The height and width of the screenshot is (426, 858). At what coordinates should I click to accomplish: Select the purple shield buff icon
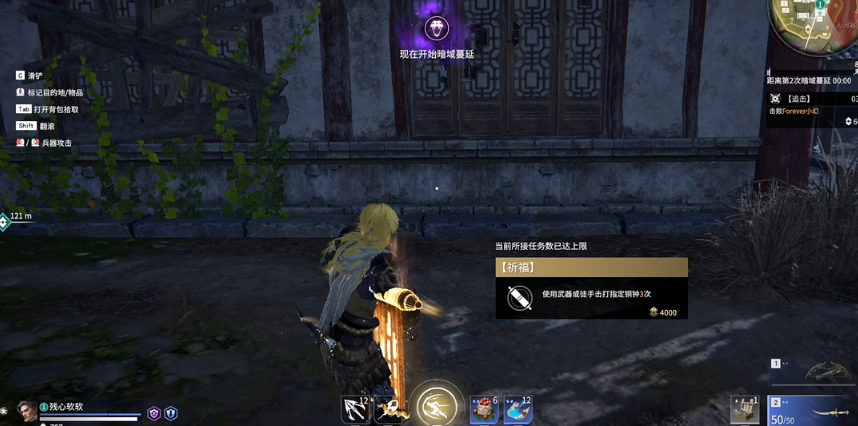[154, 413]
